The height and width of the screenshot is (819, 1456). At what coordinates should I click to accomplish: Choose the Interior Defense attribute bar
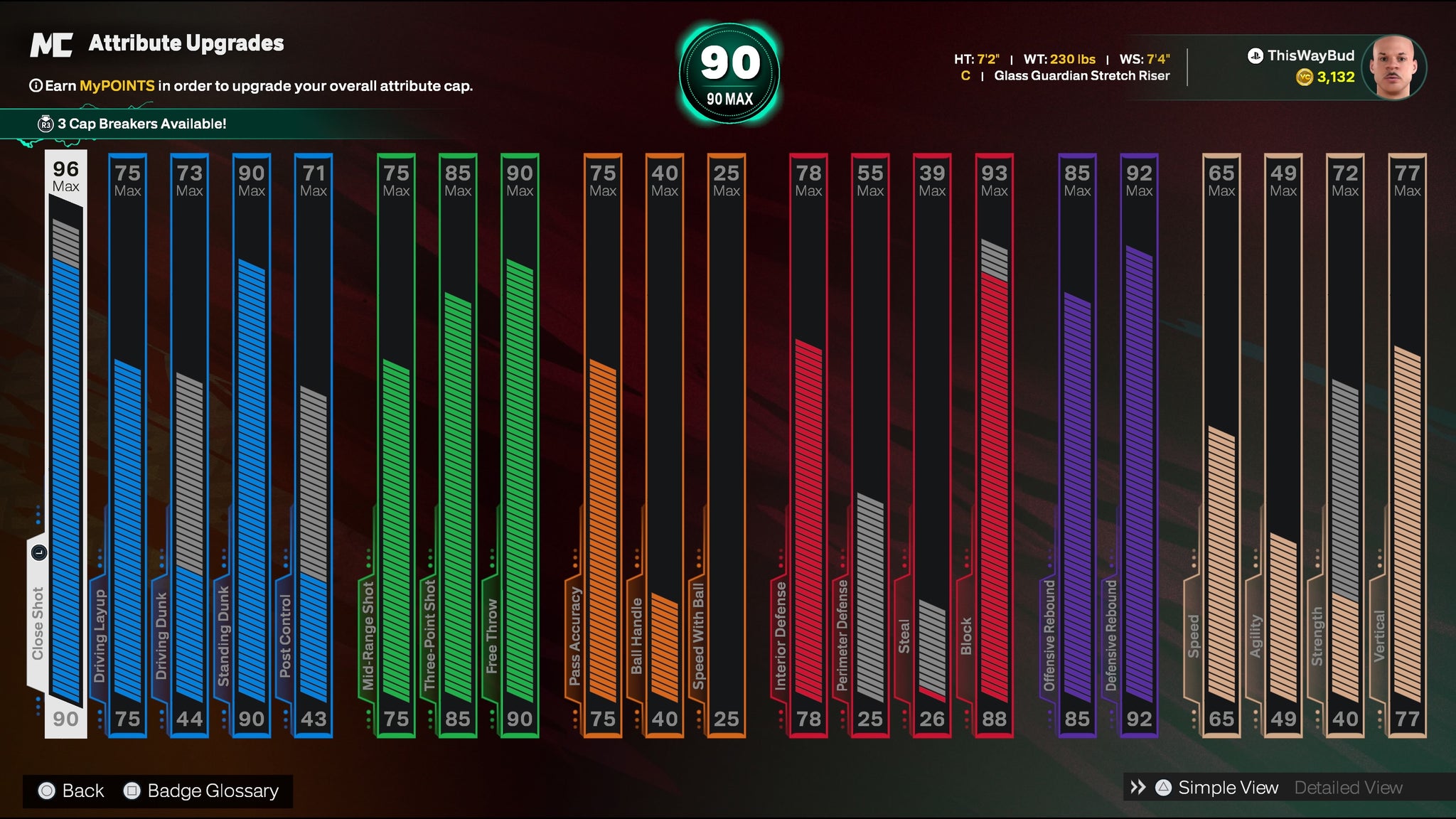click(808, 444)
